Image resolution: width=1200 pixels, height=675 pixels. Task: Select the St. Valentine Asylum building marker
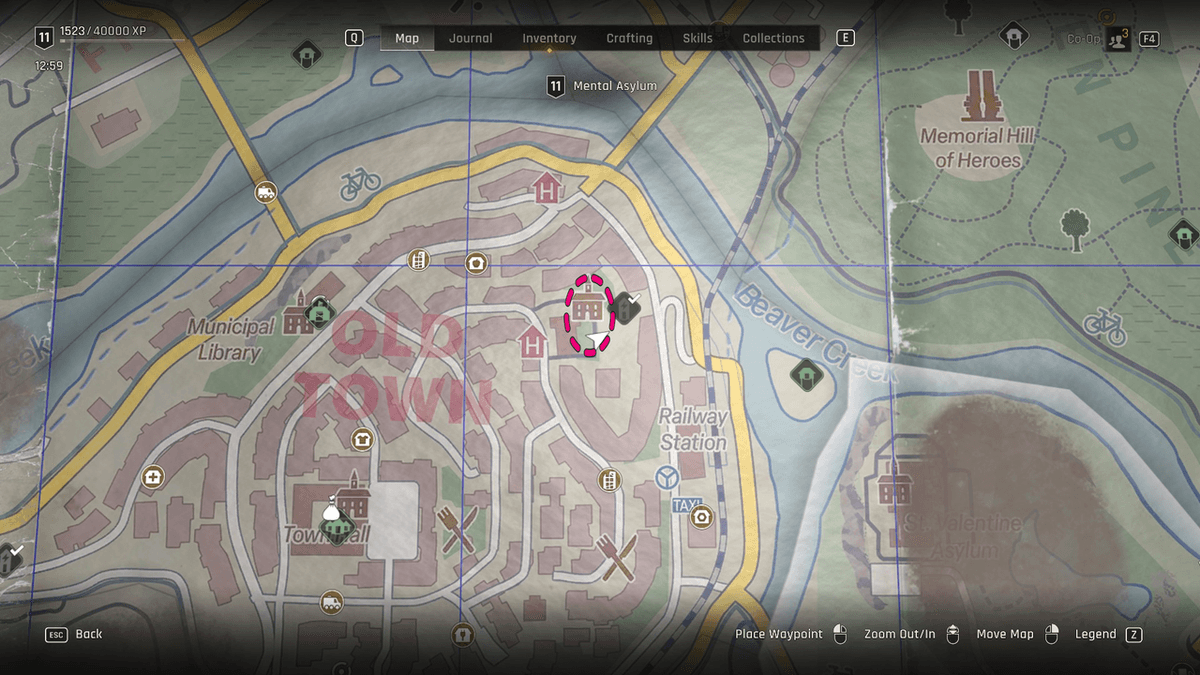click(x=895, y=487)
